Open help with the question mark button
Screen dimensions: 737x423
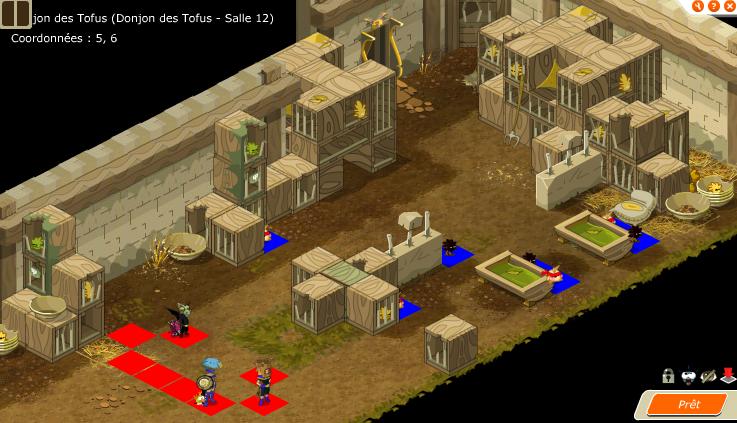714,4
